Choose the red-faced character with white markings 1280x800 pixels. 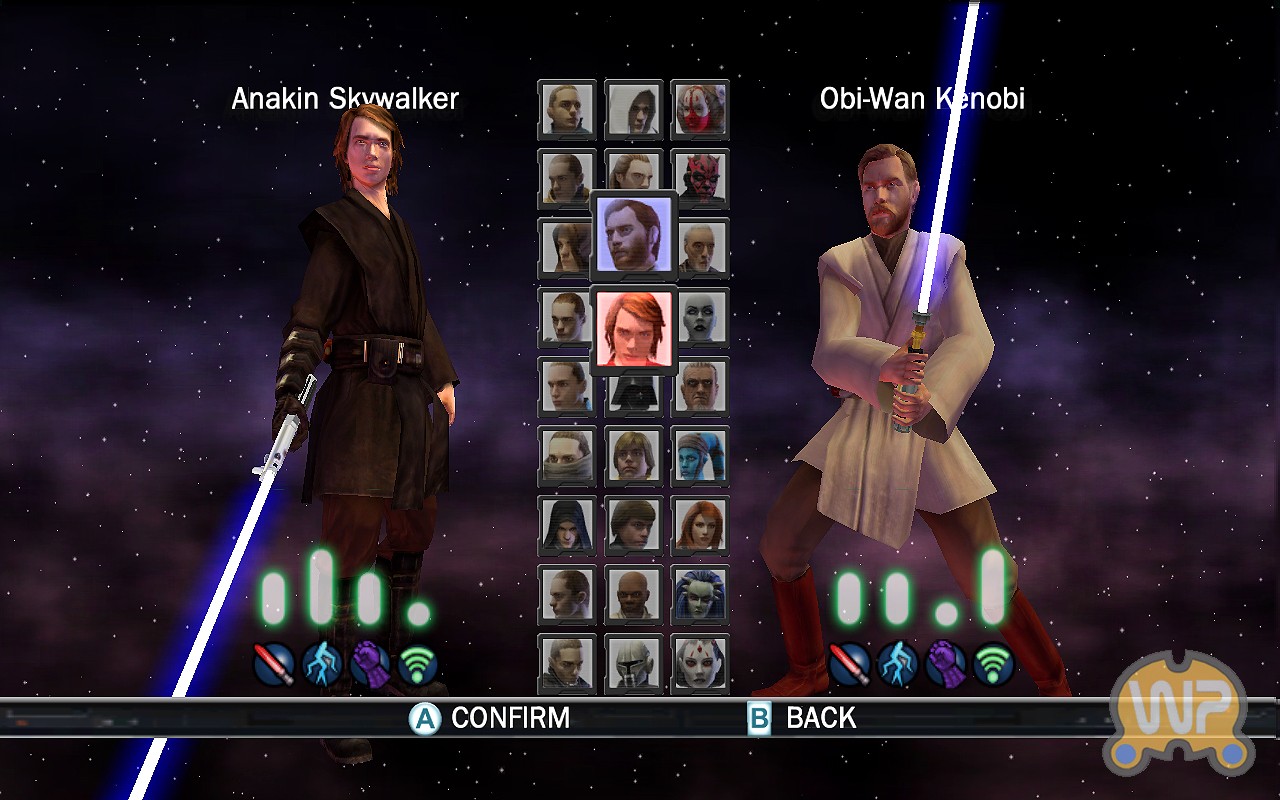coord(700,109)
